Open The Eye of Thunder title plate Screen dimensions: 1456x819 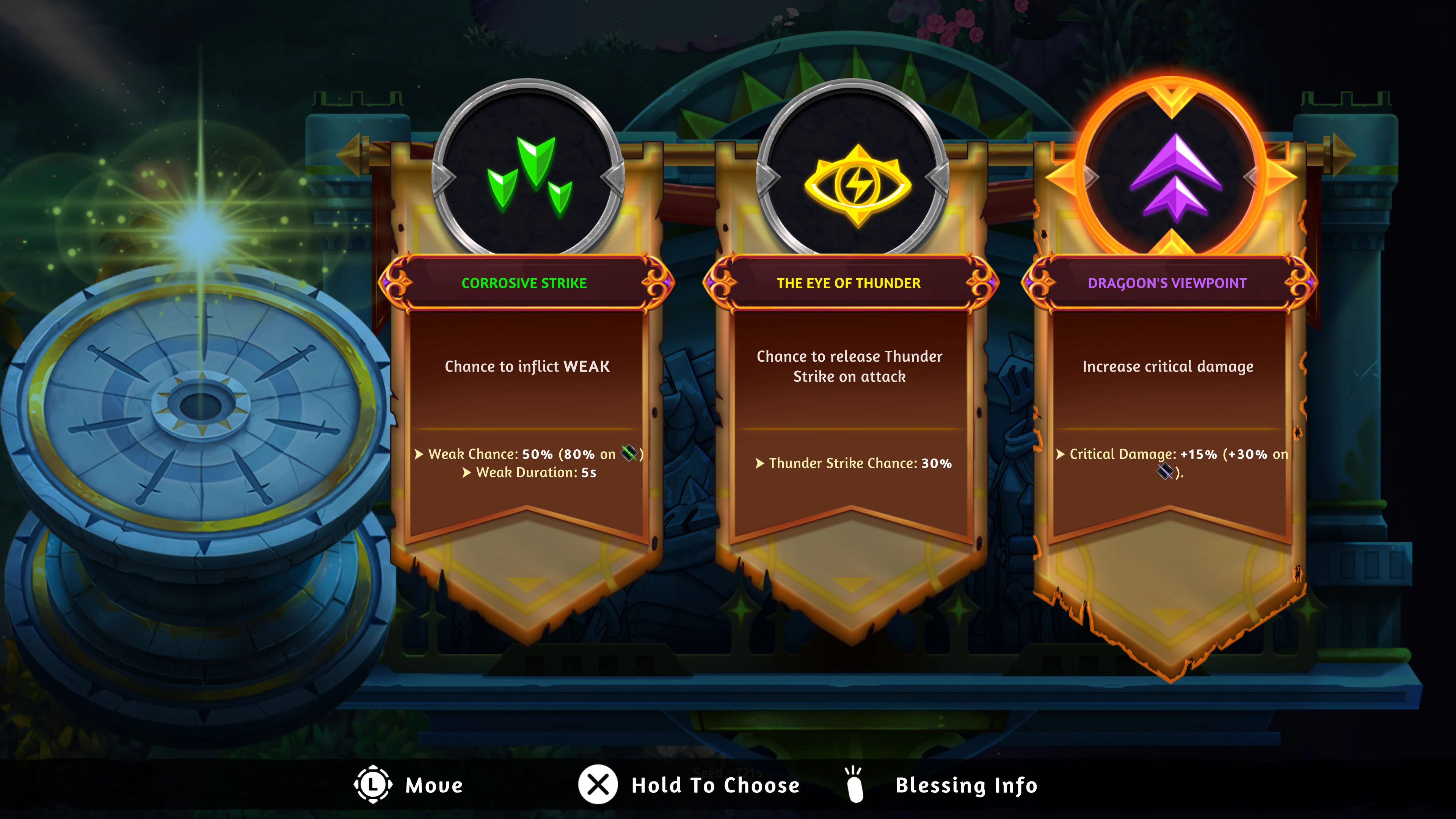click(848, 283)
